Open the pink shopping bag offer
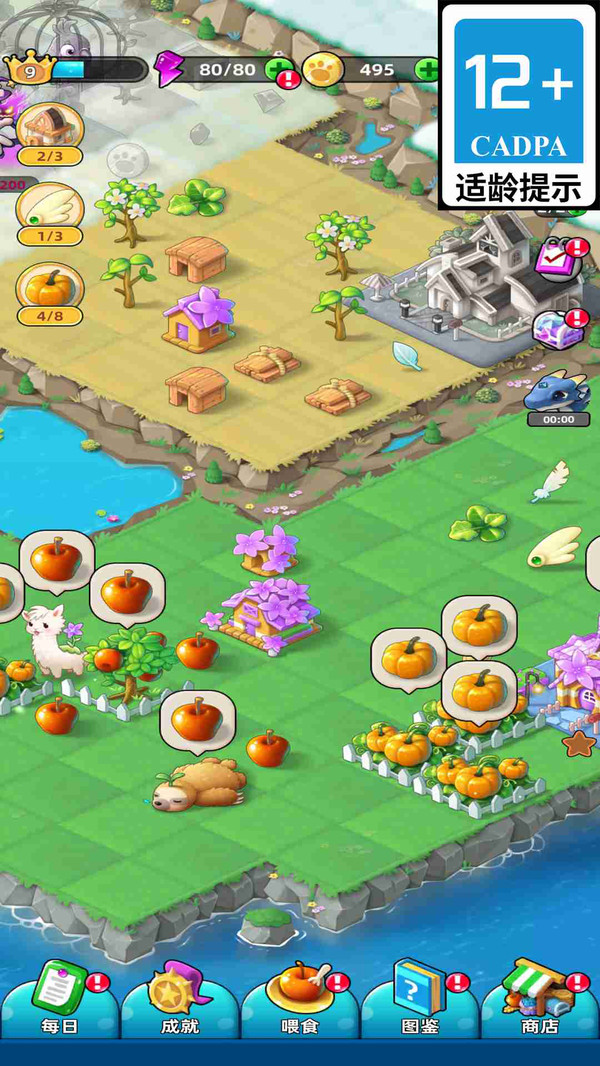600x1066 pixels. [556, 259]
